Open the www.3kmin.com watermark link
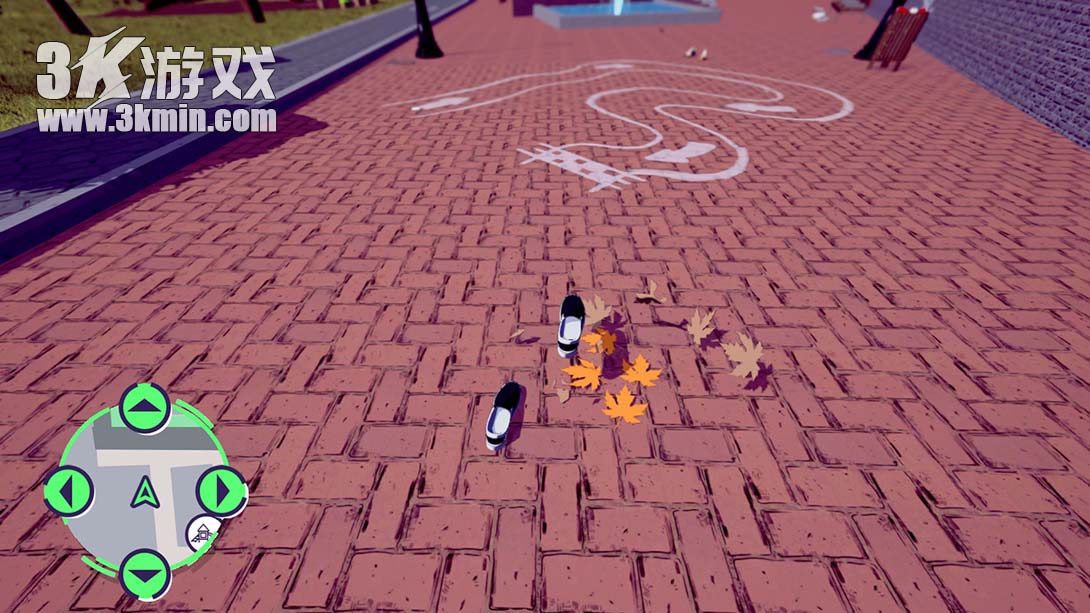1090x613 pixels. pyautogui.click(x=156, y=121)
